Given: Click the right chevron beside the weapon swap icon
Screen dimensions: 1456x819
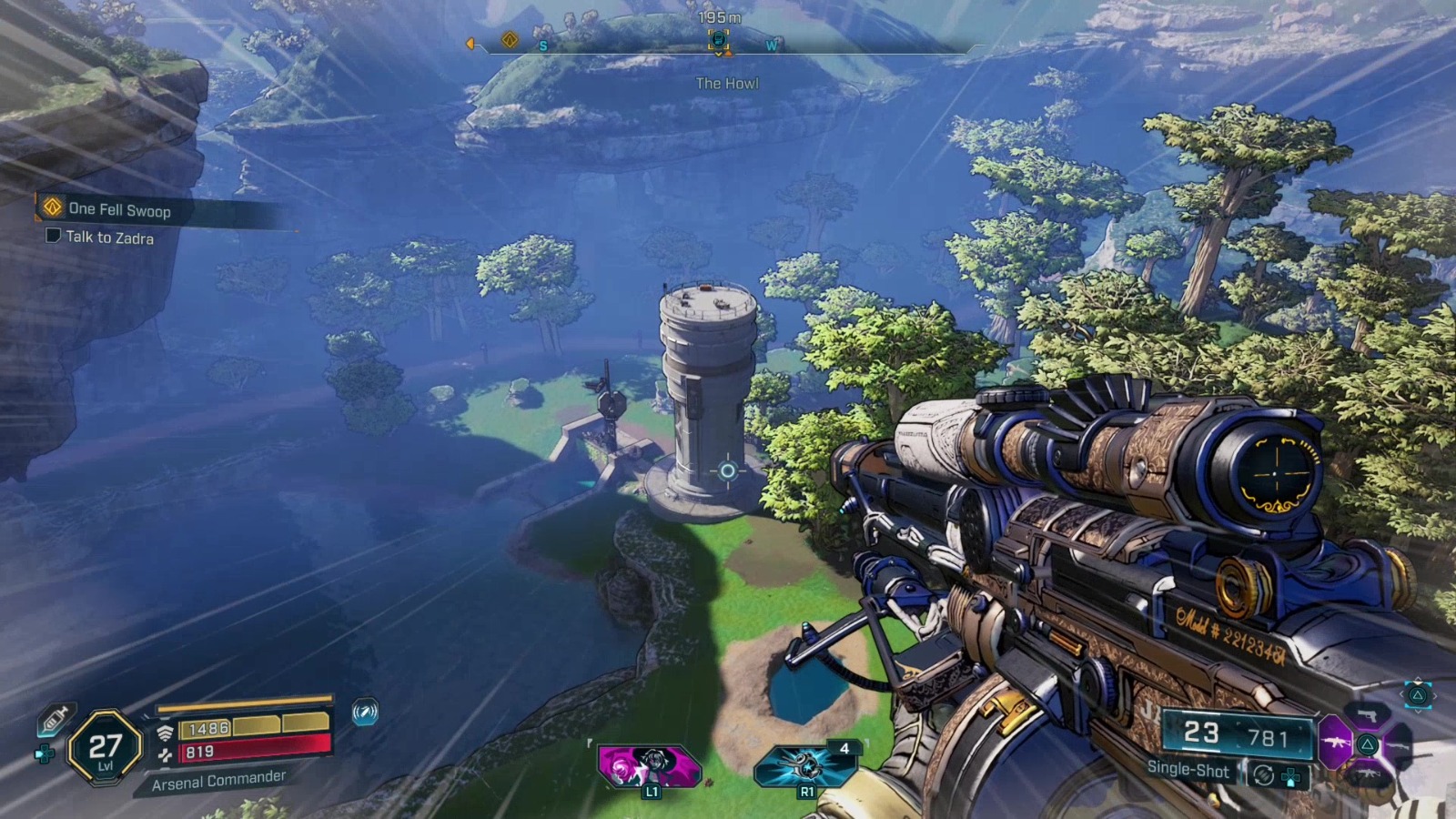Looking at the screenshot, I should tap(1435, 694).
